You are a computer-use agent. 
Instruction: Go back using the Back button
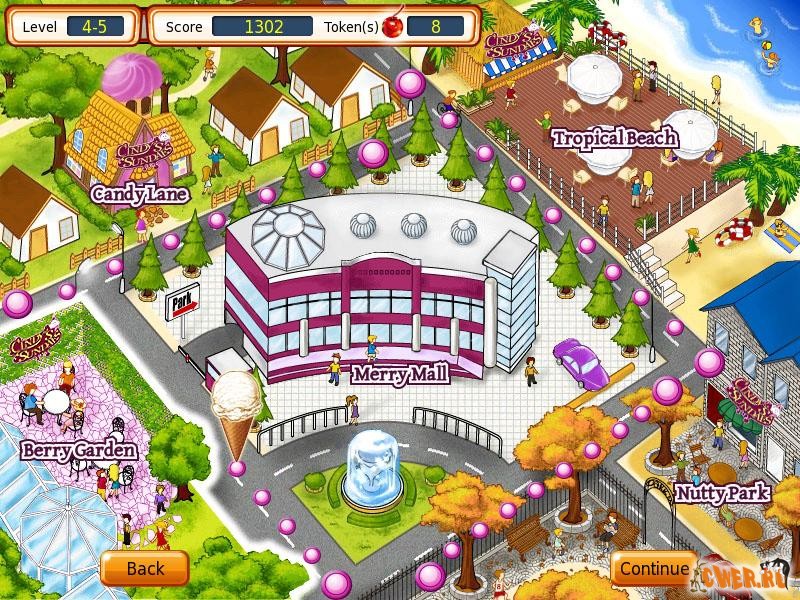pyautogui.click(x=145, y=569)
